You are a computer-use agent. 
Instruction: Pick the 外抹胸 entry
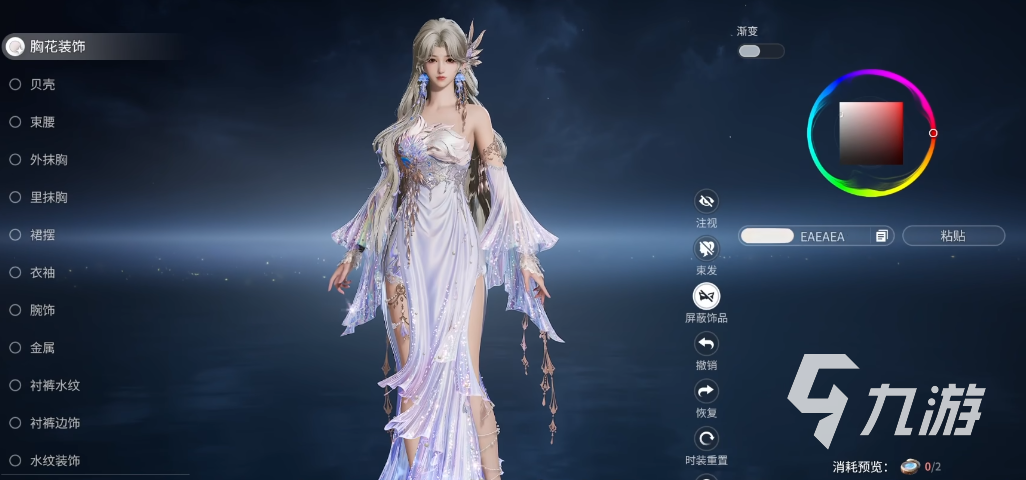(x=48, y=160)
